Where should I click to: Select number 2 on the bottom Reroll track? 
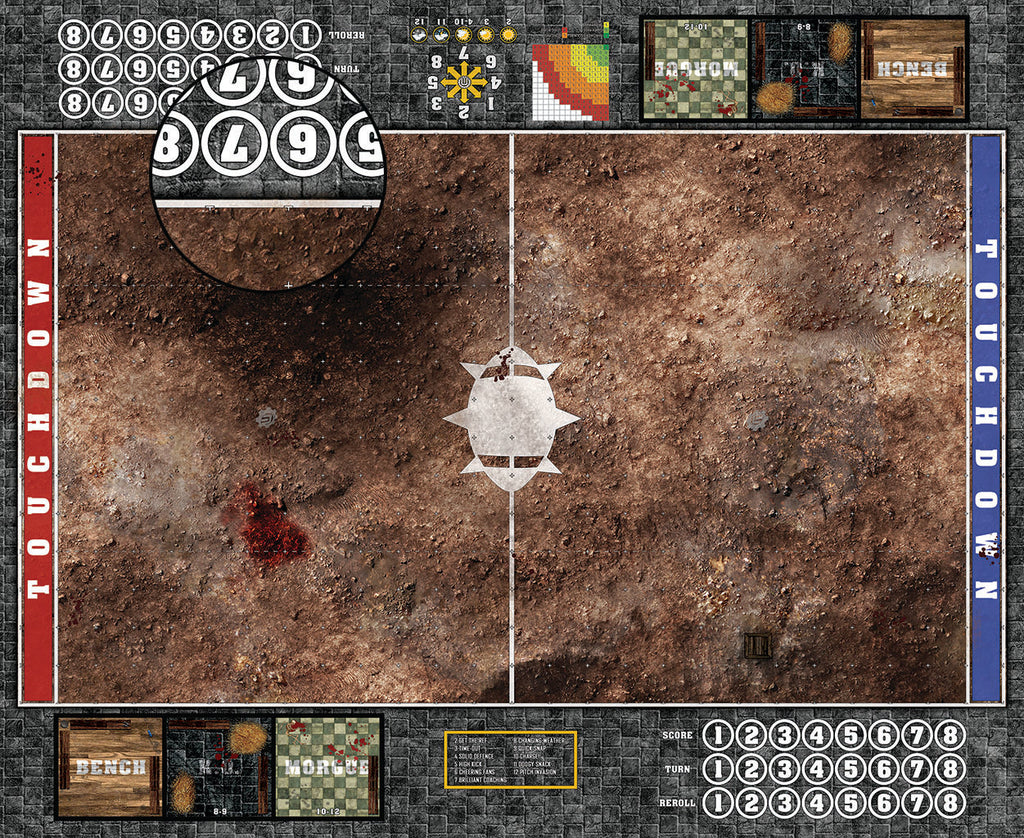(752, 804)
